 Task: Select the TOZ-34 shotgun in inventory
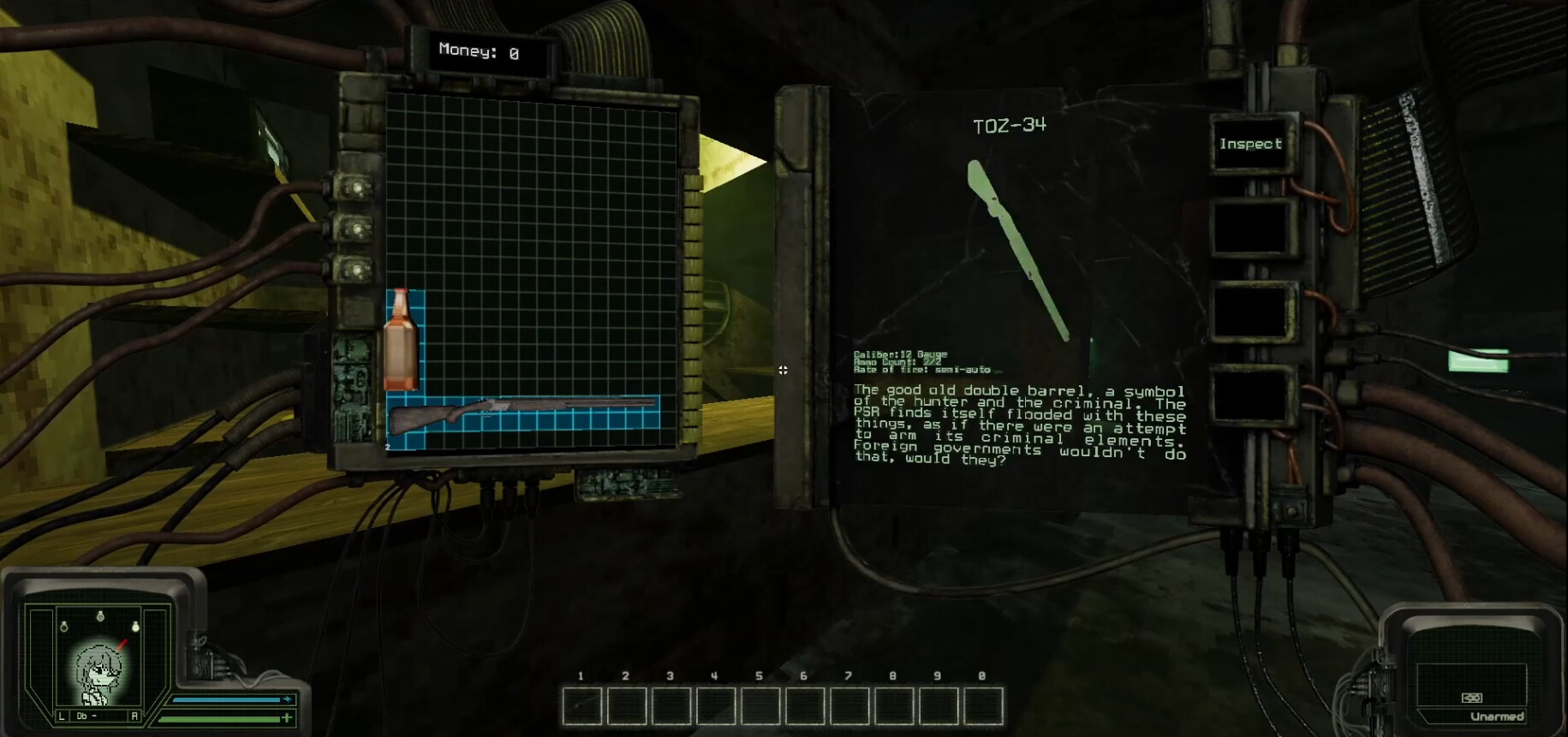(x=522, y=417)
